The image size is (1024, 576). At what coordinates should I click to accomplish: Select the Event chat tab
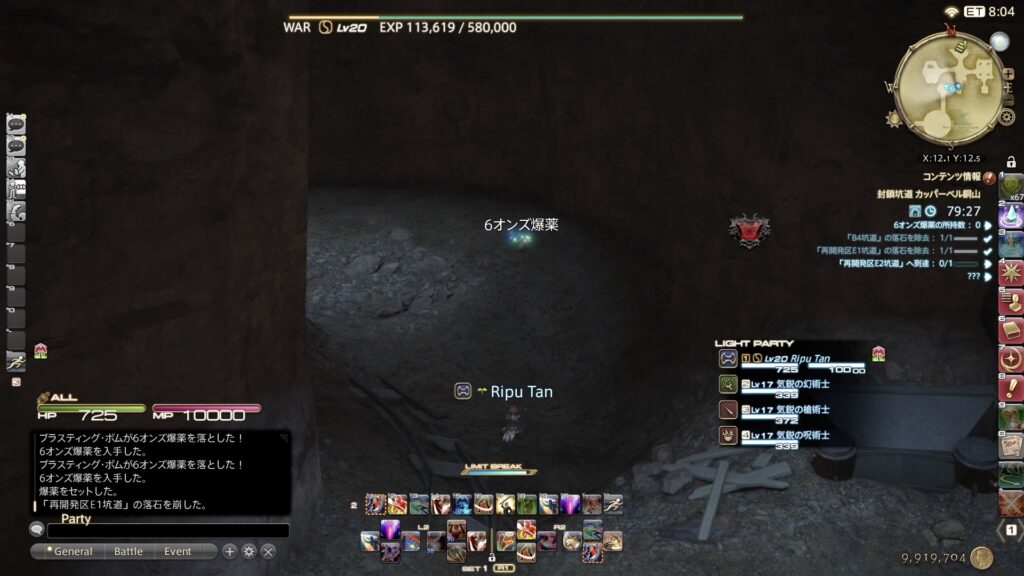click(x=177, y=551)
